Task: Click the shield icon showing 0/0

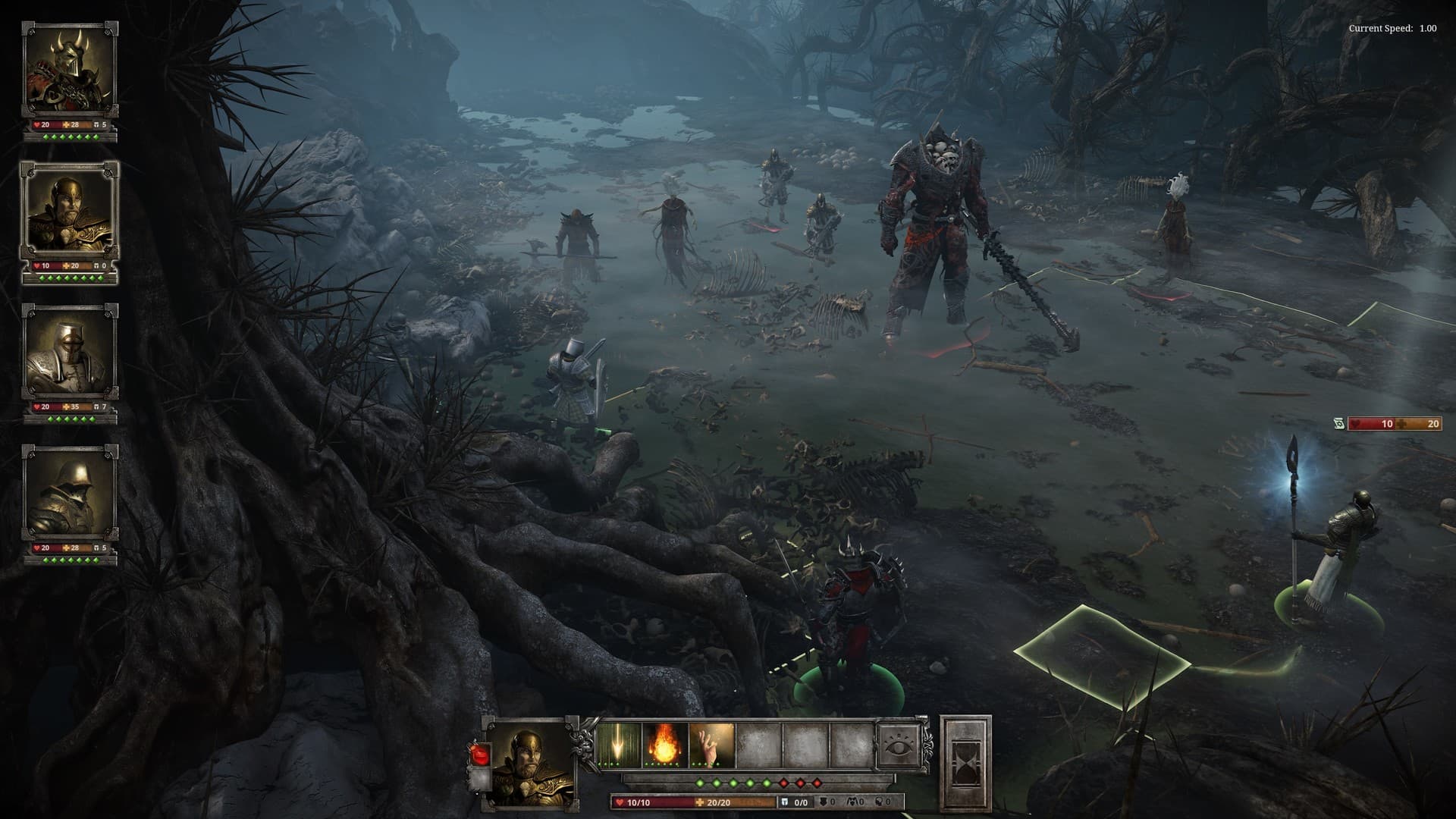Action: [783, 801]
